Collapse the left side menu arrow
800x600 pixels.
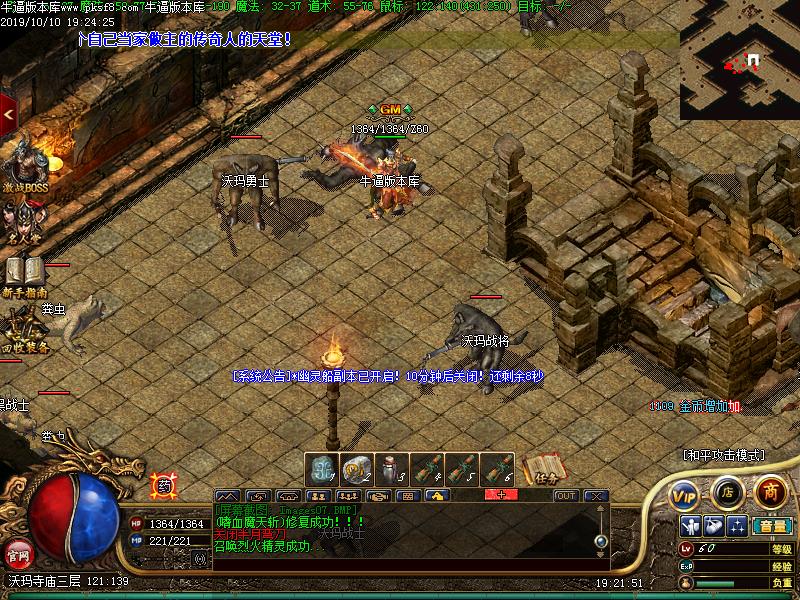coord(8,115)
